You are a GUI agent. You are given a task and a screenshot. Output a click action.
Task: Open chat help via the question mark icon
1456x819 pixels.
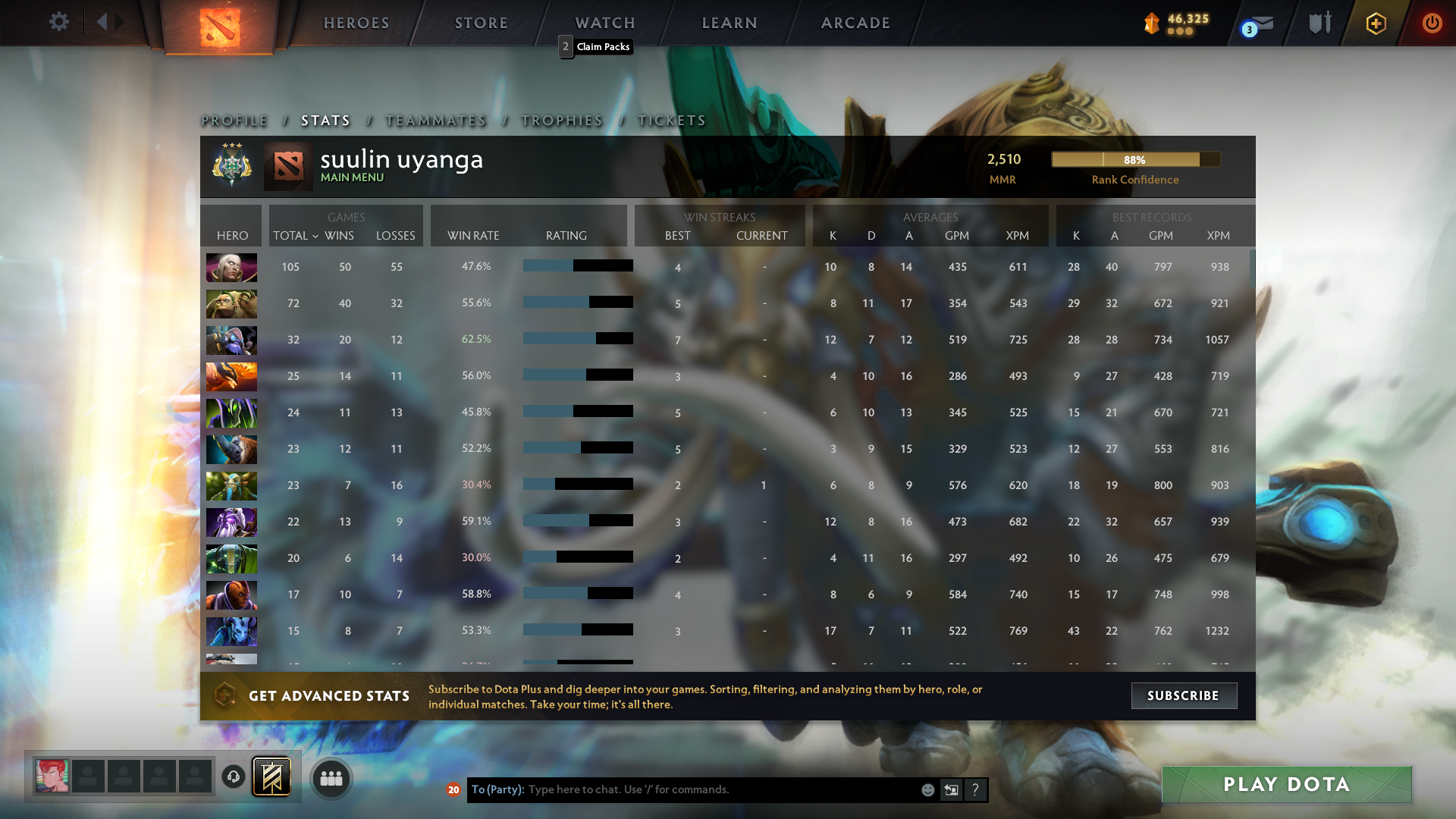tap(976, 789)
